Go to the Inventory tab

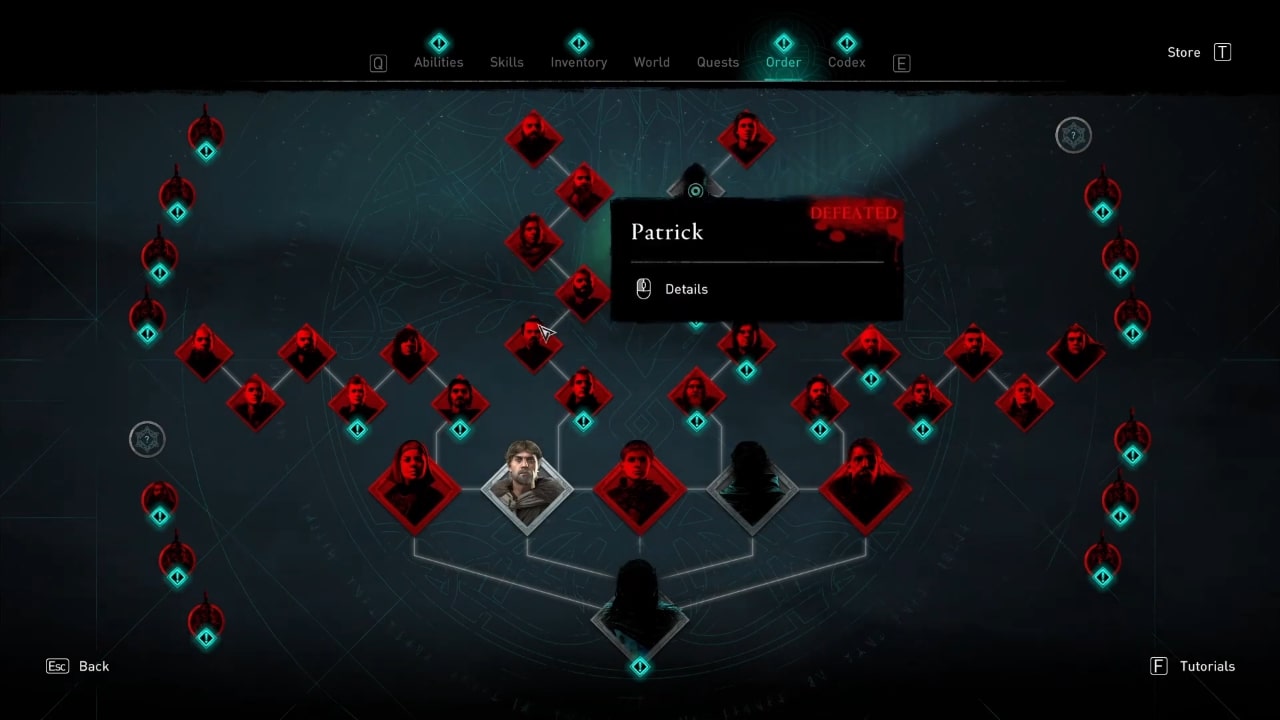(x=578, y=62)
